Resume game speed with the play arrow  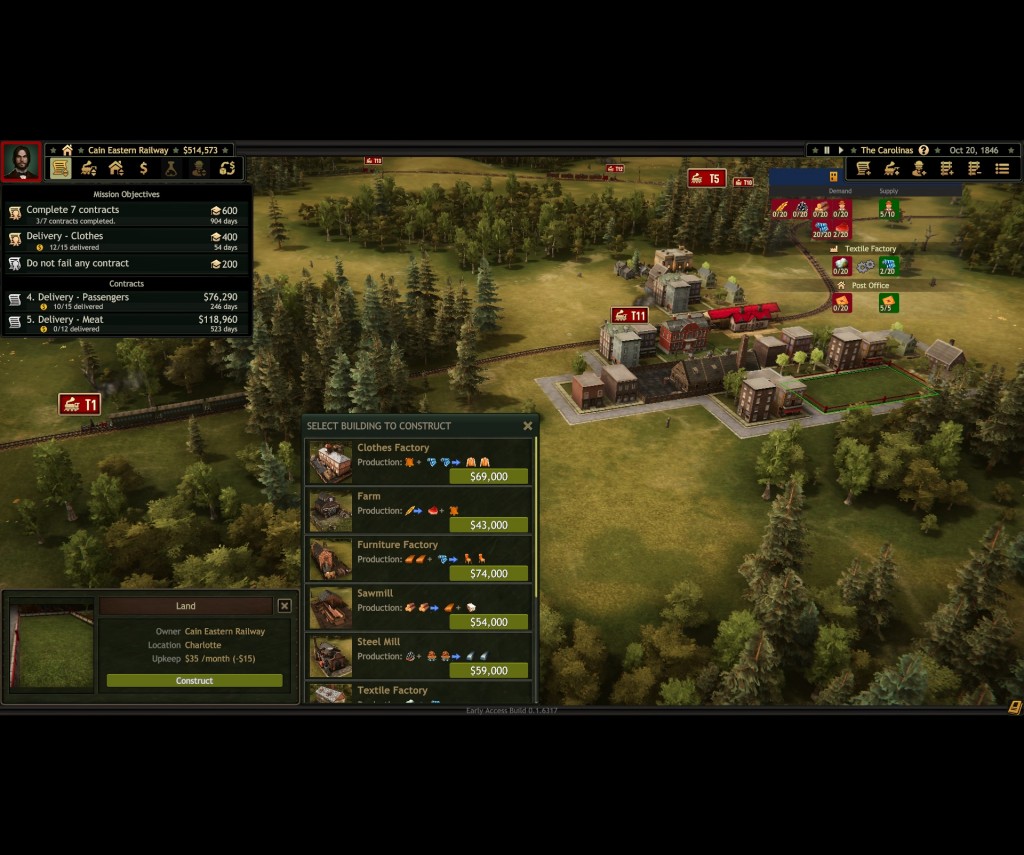pyautogui.click(x=841, y=150)
